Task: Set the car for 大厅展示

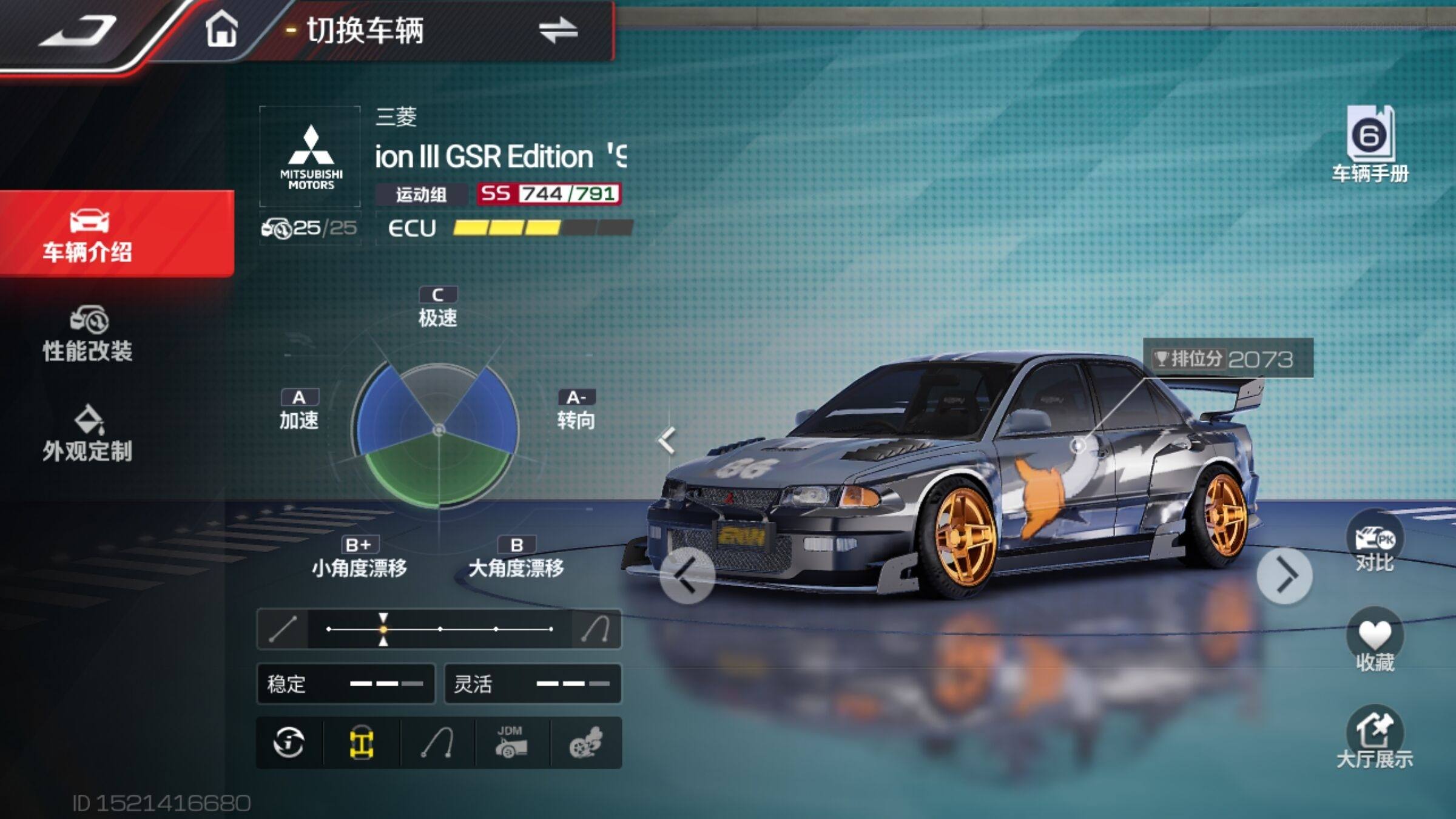Action: 1374,738
